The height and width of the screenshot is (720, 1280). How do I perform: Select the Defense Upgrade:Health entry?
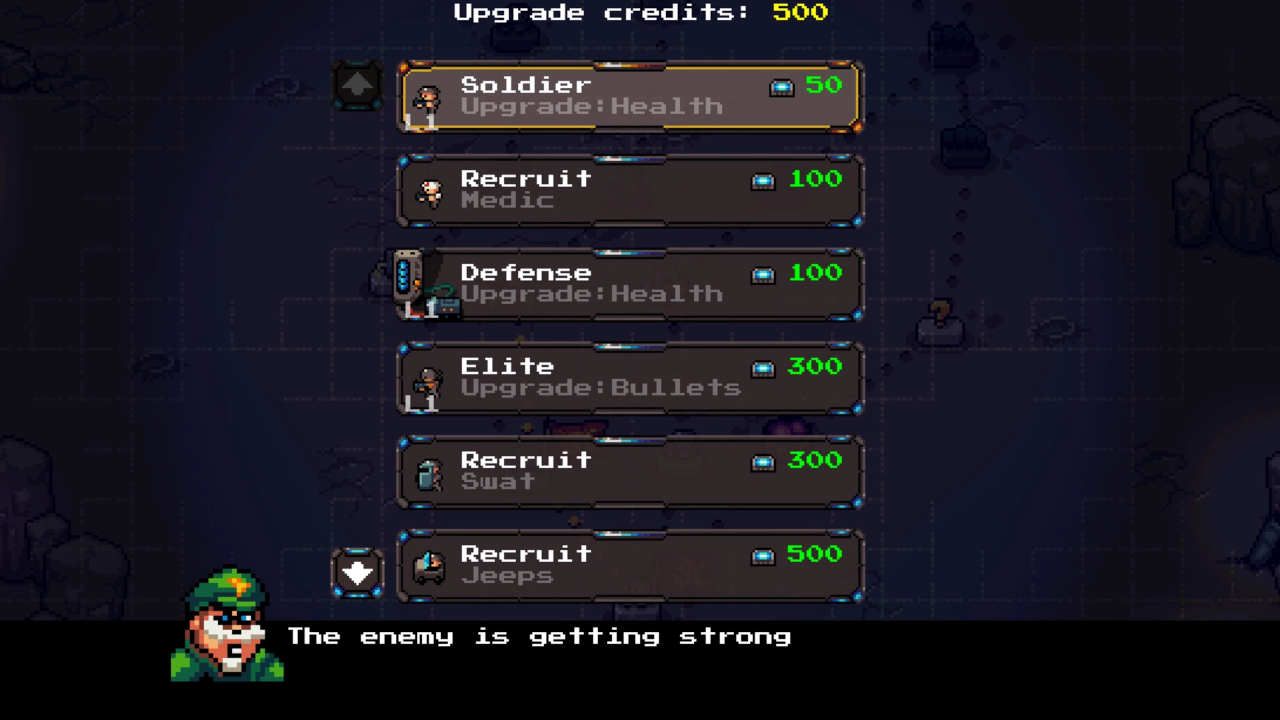(630, 284)
